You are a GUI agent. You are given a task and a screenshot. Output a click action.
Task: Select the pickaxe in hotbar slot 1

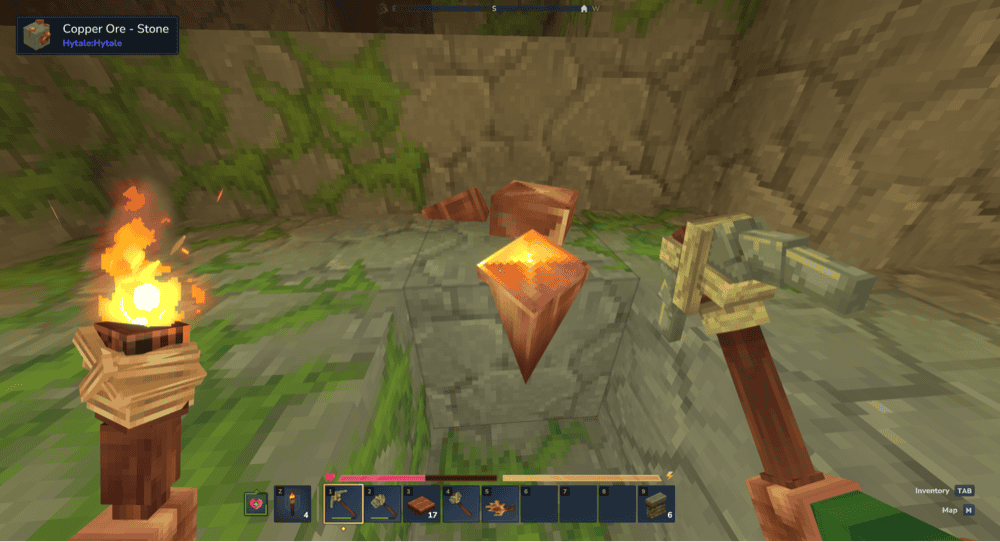tap(343, 504)
